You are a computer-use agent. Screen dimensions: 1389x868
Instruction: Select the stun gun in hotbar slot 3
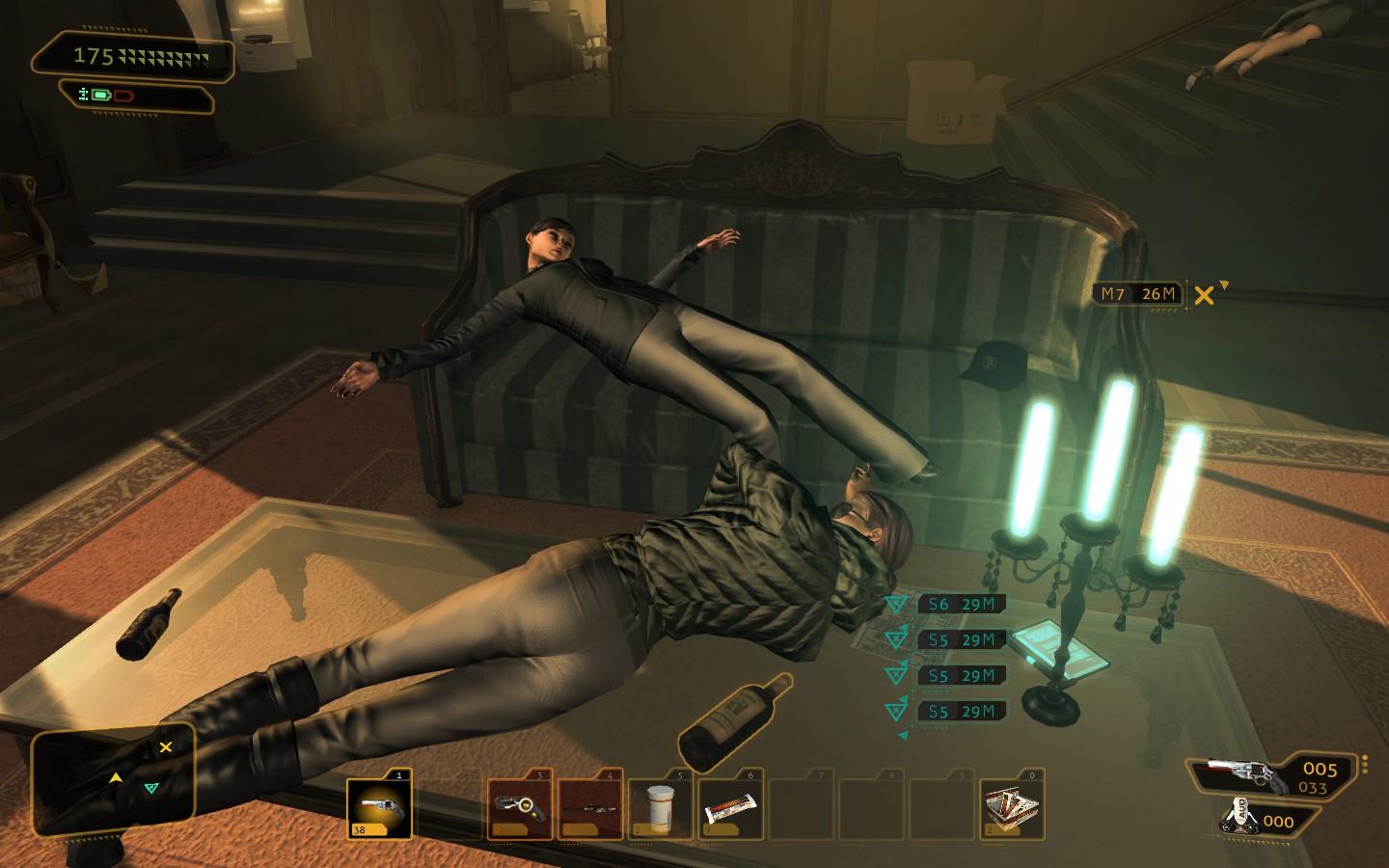(x=519, y=808)
